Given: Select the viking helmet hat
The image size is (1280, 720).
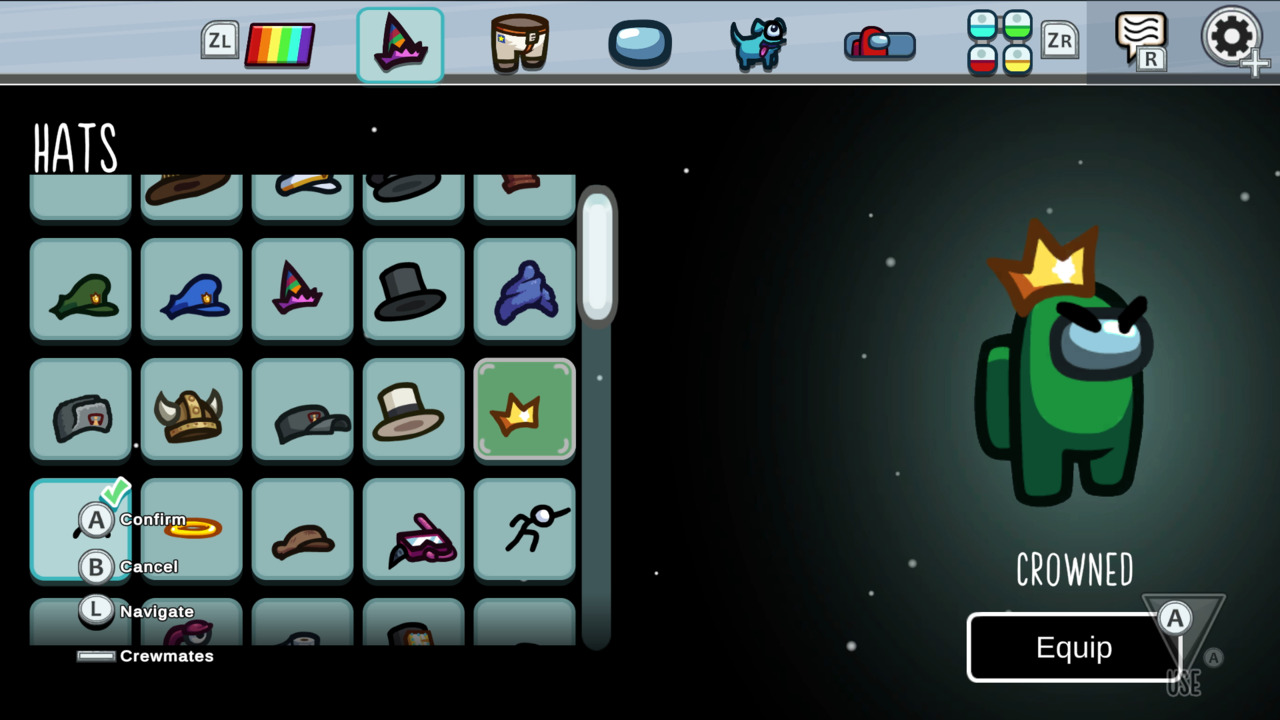Looking at the screenshot, I should click(x=191, y=410).
